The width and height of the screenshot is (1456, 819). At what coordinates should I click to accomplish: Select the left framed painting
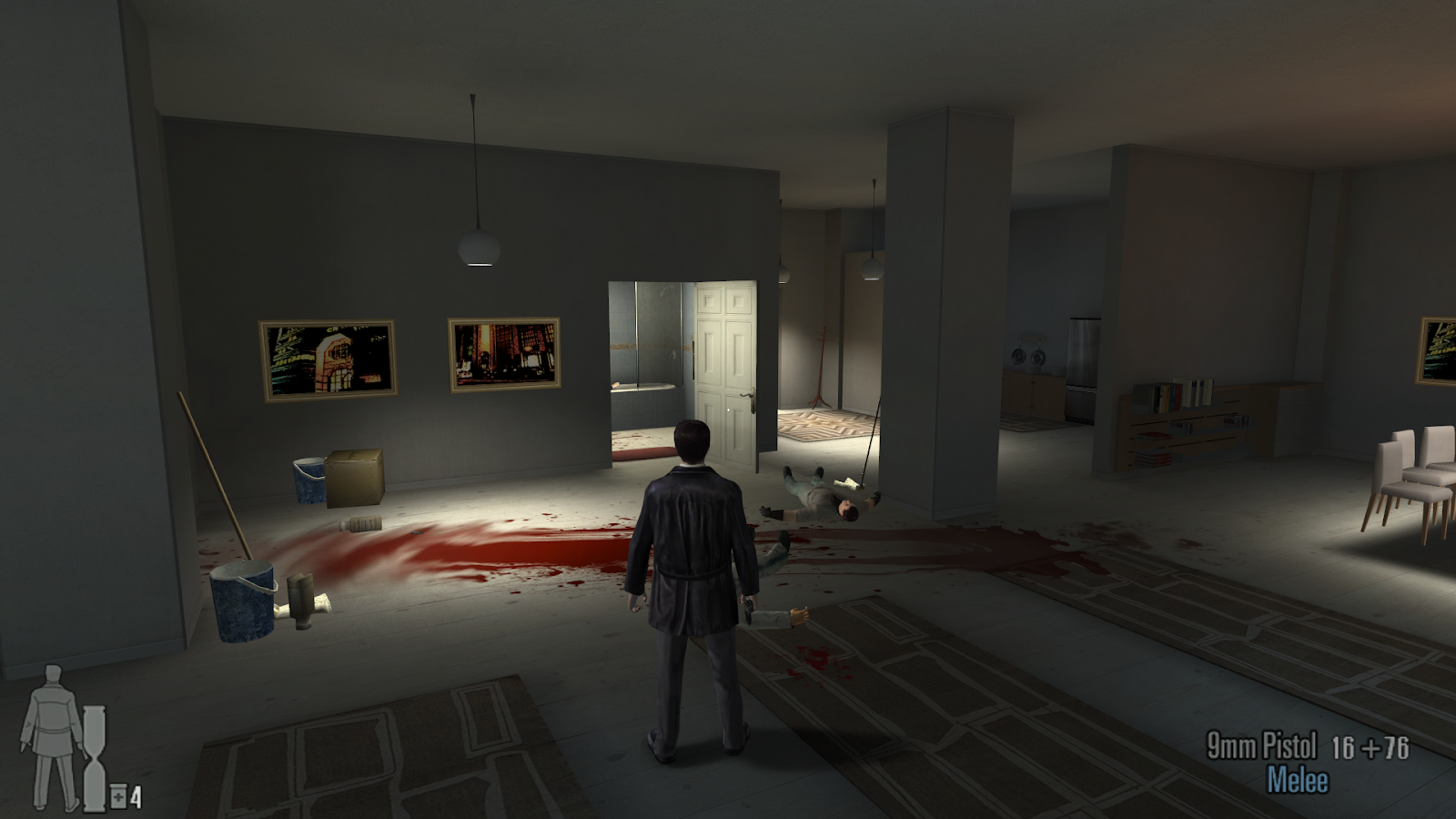[328, 359]
